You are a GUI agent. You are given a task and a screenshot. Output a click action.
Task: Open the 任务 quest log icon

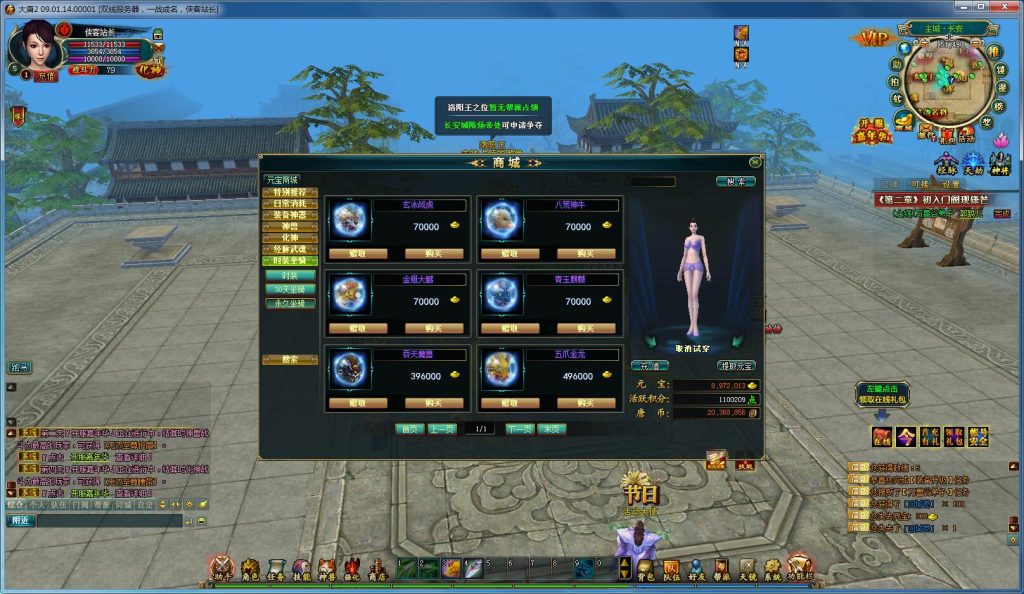click(275, 570)
